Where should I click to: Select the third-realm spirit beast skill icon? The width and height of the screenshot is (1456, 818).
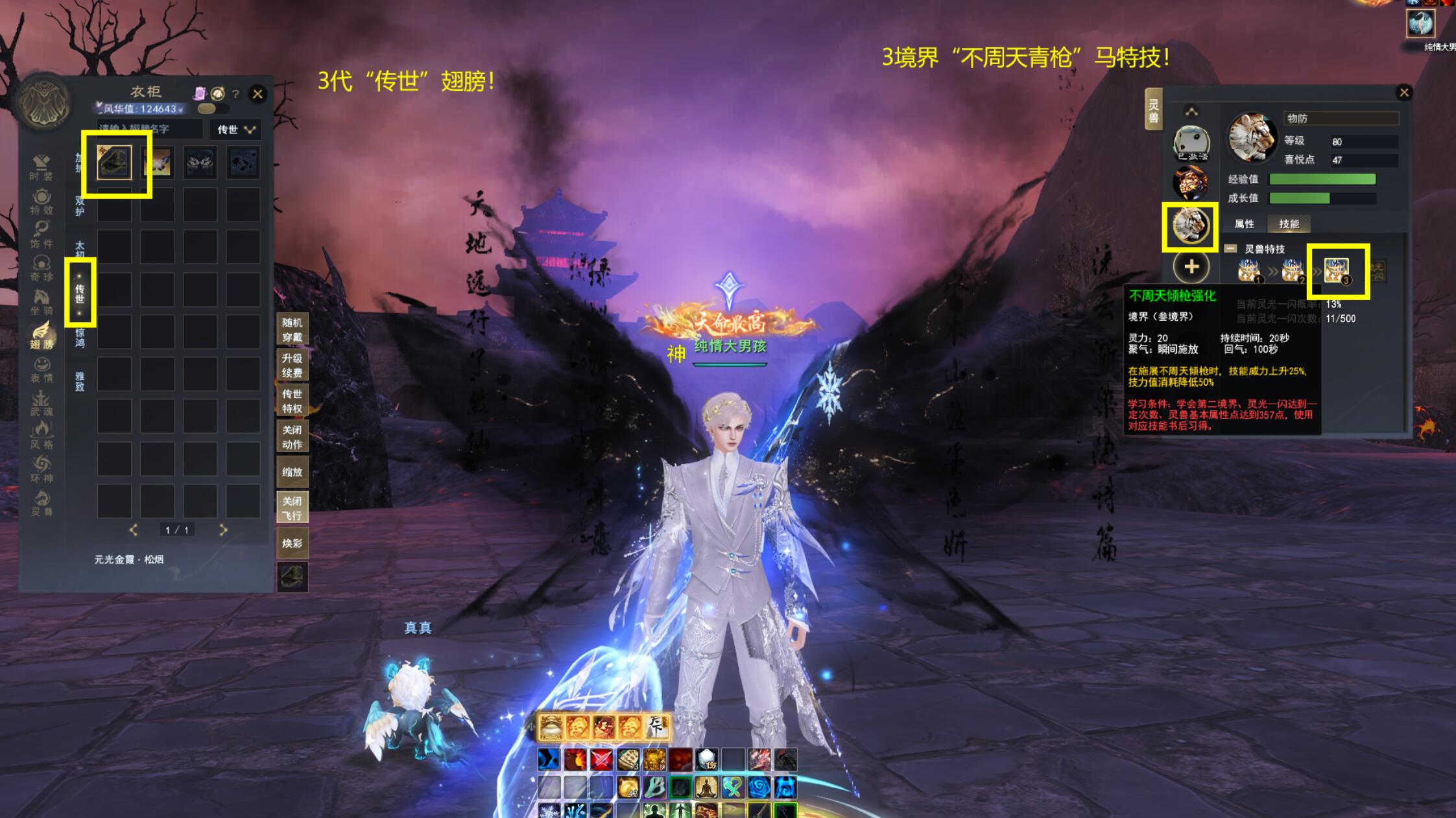[1336, 271]
